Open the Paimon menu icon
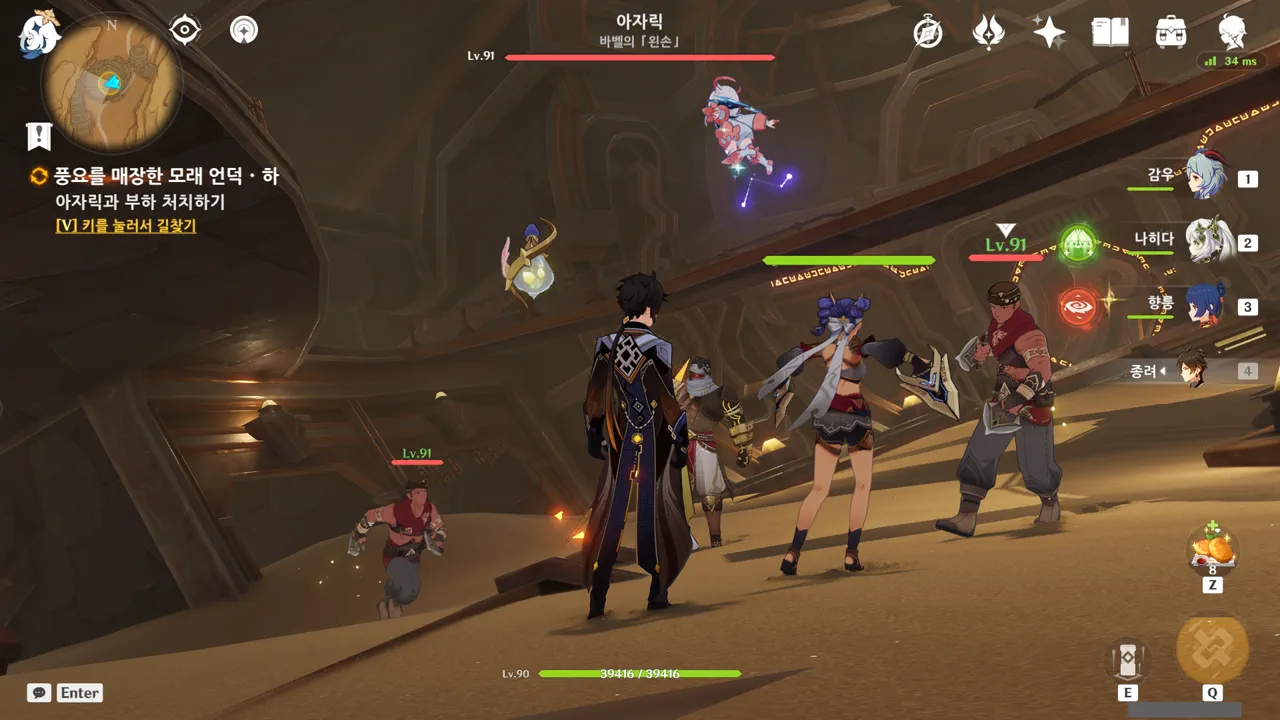Viewport: 1280px width, 720px height. [x=40, y=32]
